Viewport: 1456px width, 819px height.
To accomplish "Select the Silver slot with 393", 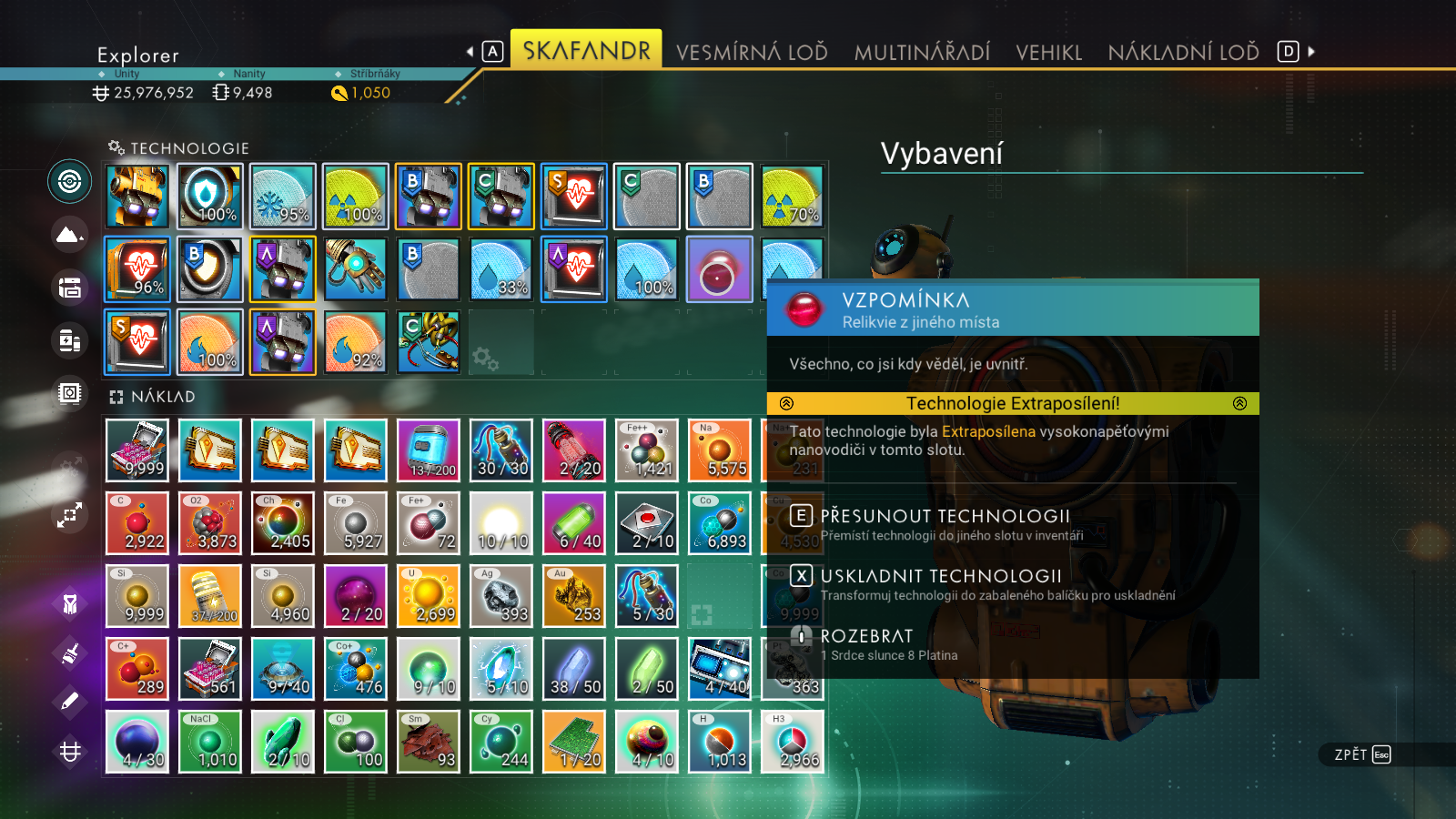I will 501,596.
